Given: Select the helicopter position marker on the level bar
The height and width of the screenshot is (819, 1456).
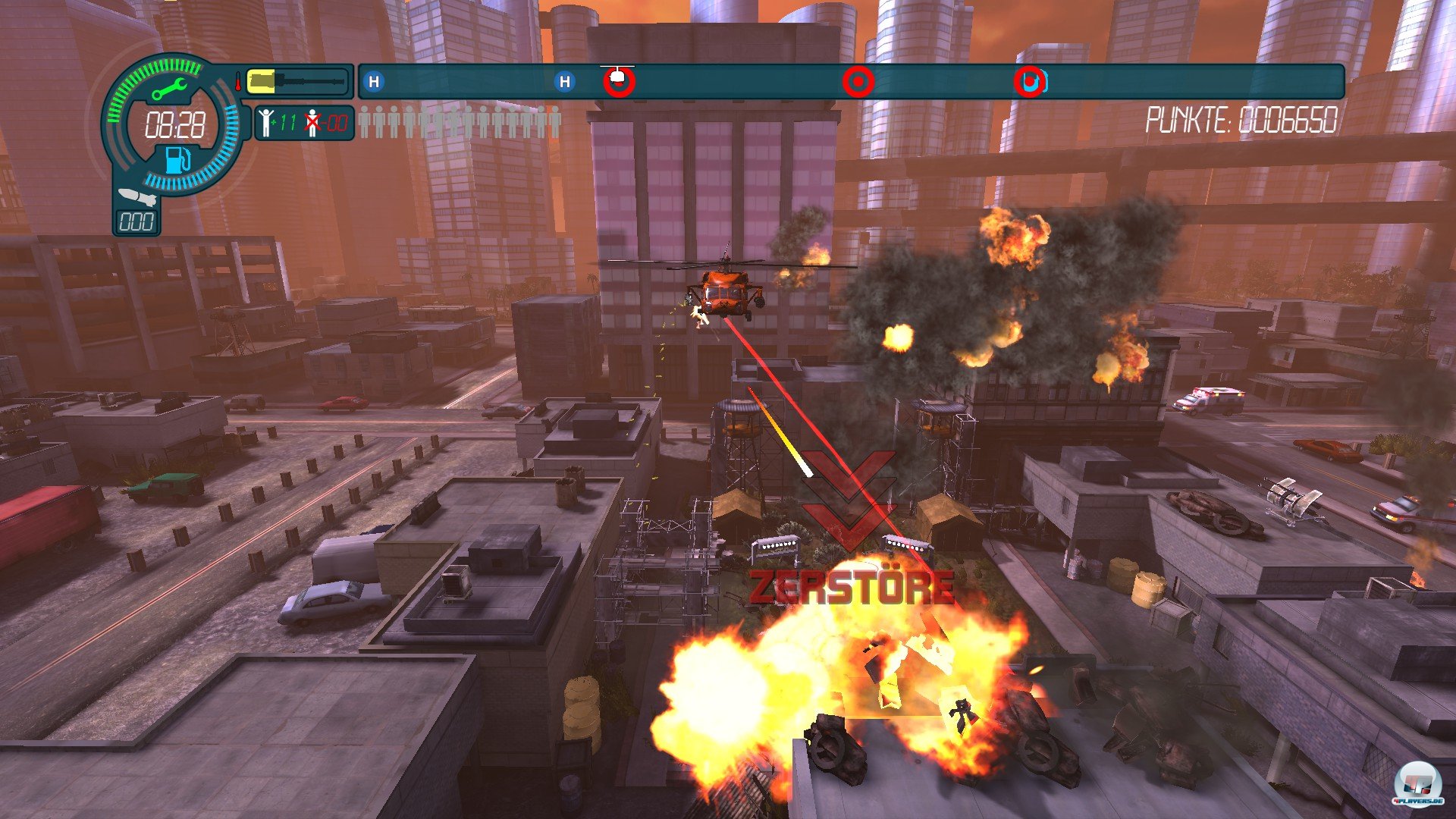Looking at the screenshot, I should pyautogui.click(x=619, y=80).
